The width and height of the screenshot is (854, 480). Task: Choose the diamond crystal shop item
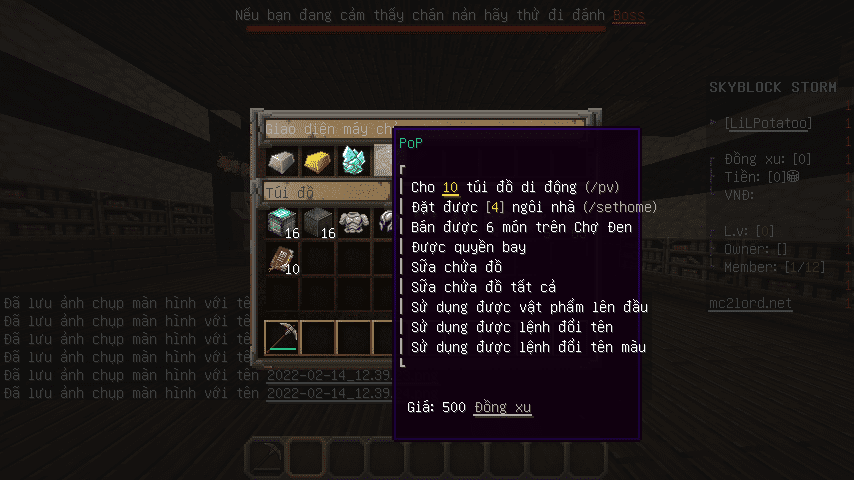pos(354,160)
